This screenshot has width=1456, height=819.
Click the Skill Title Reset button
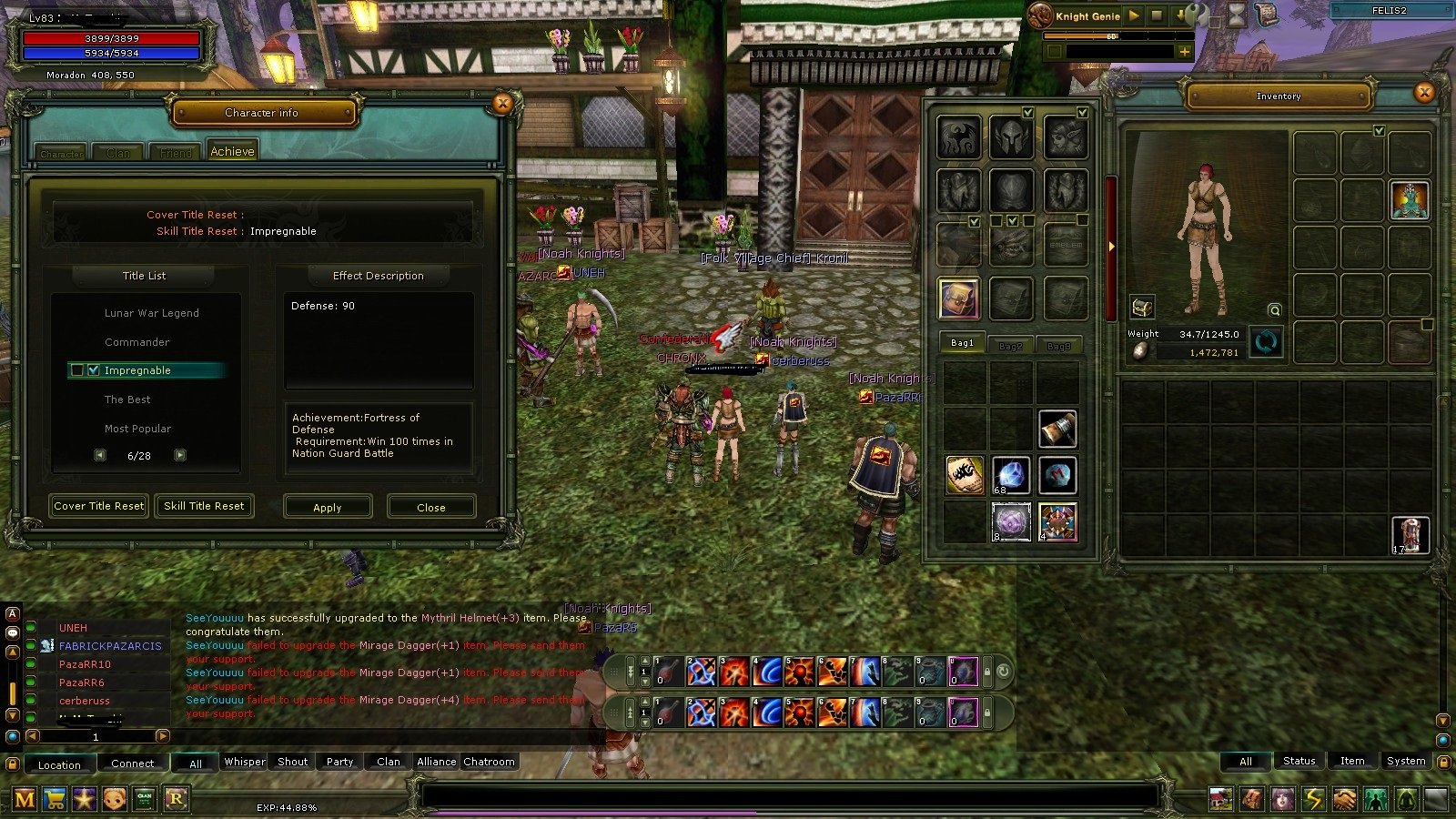pos(204,506)
